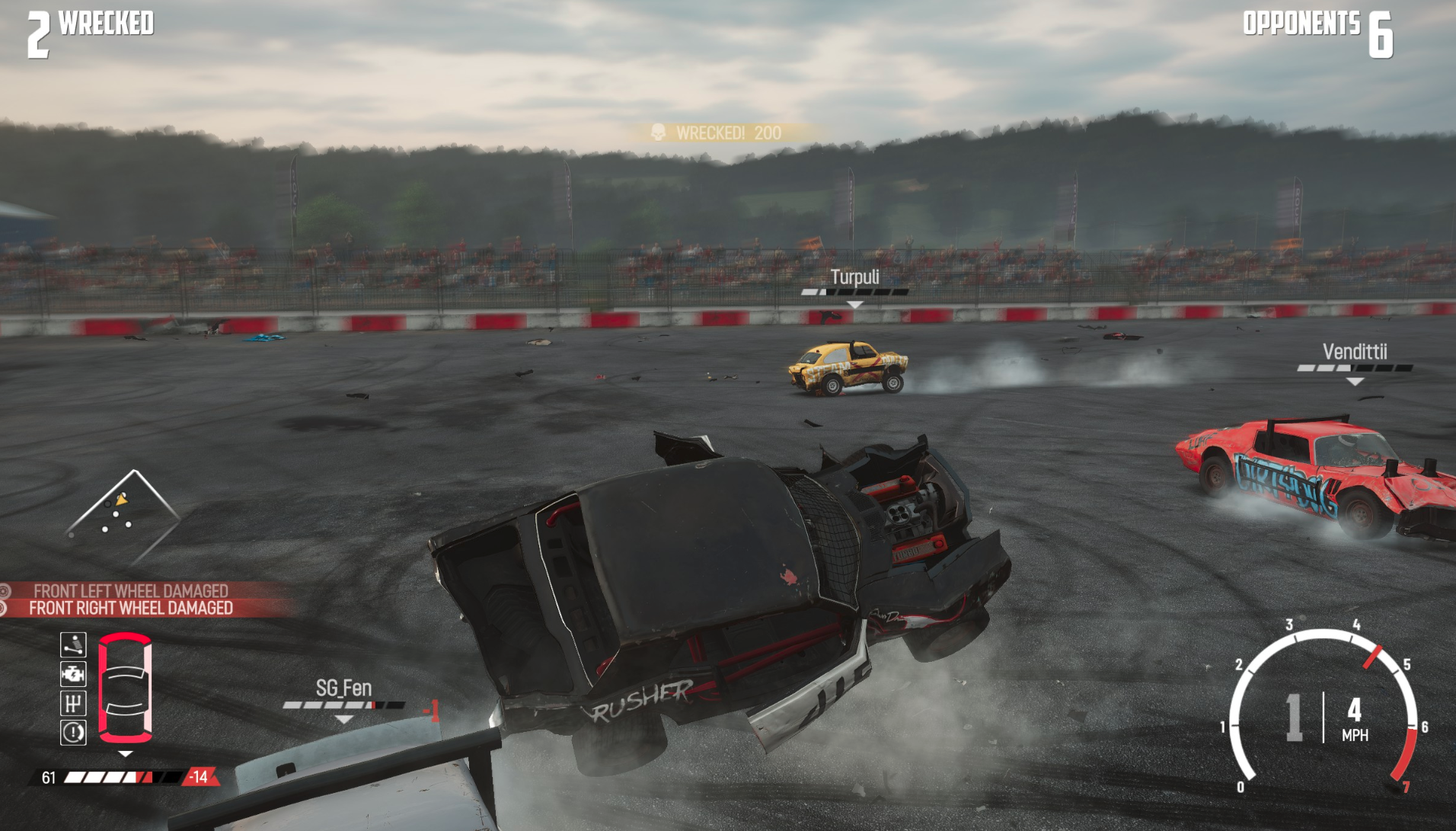Click the Front Right Wheel Damaged alert
1456x831 pixels.
[x=131, y=608]
